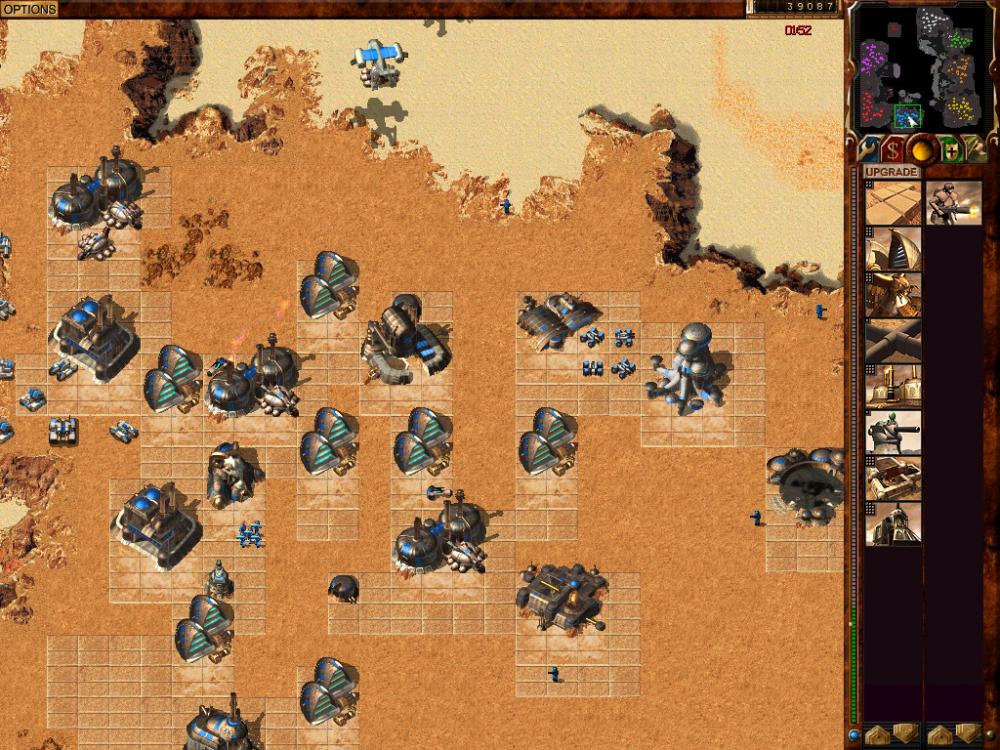Choose the wind trap build icon

coord(893,251)
